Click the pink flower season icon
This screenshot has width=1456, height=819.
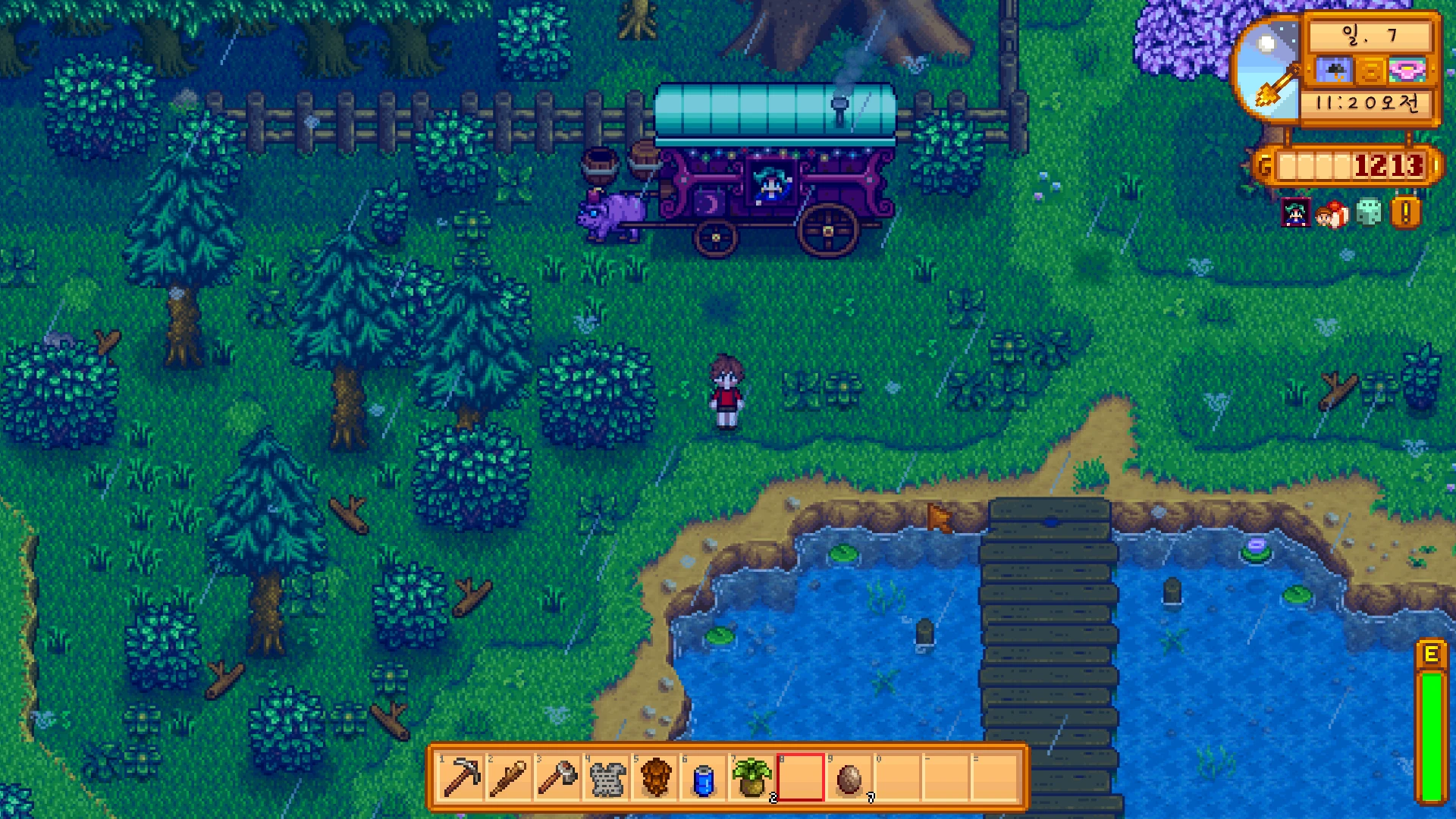pyautogui.click(x=1408, y=71)
